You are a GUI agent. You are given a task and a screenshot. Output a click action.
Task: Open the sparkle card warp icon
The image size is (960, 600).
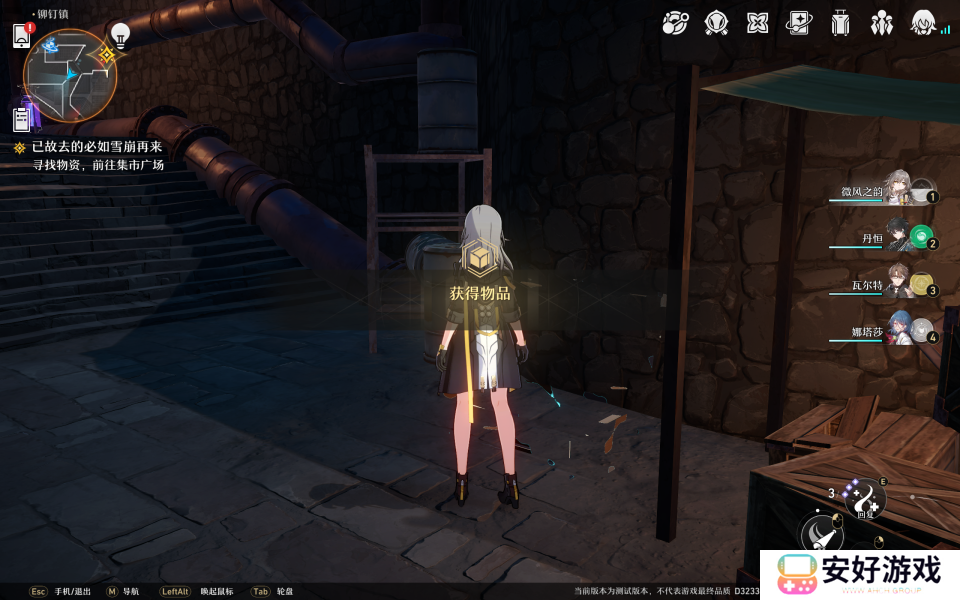(x=798, y=23)
